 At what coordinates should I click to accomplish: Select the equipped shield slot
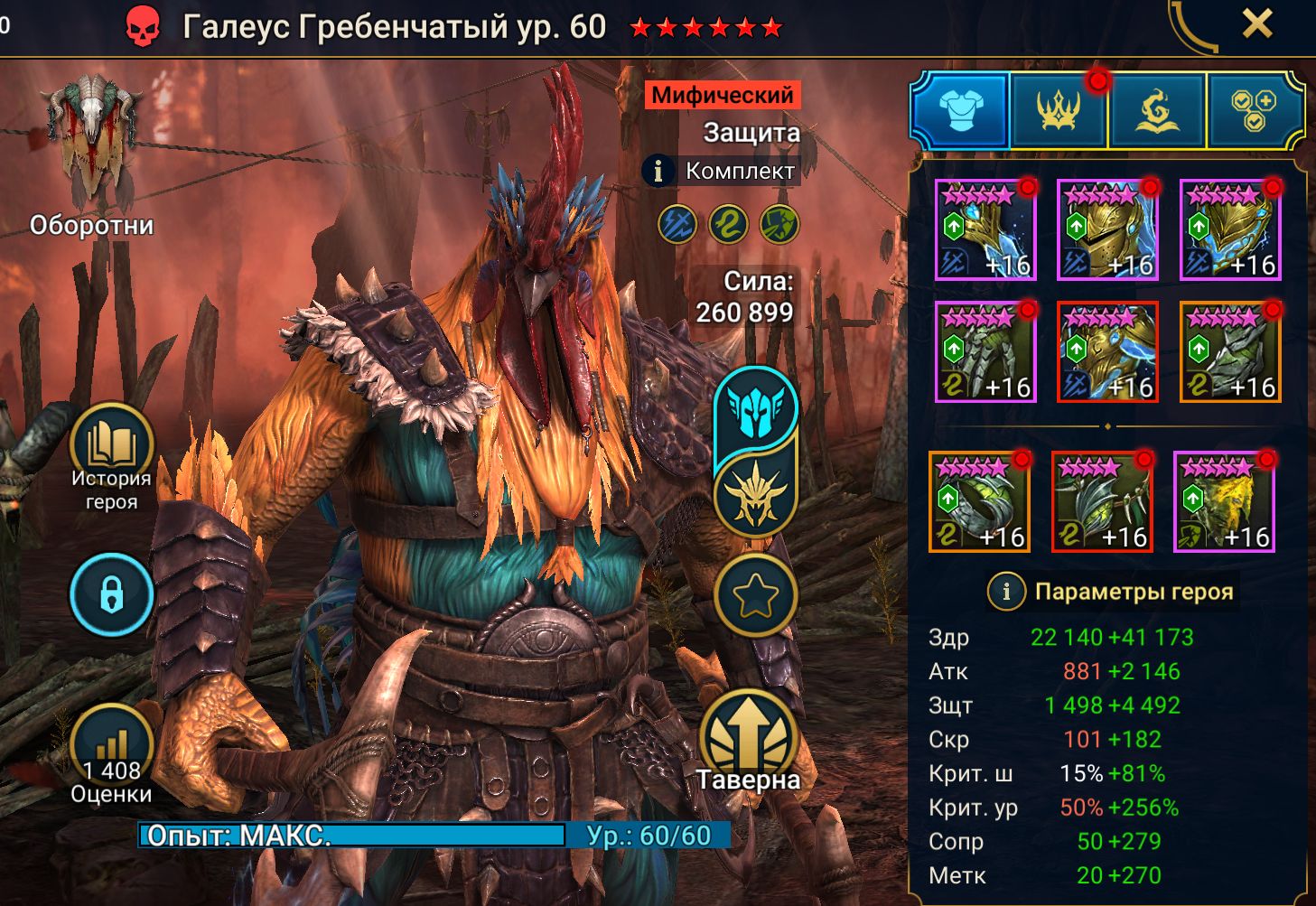[x=1230, y=230]
